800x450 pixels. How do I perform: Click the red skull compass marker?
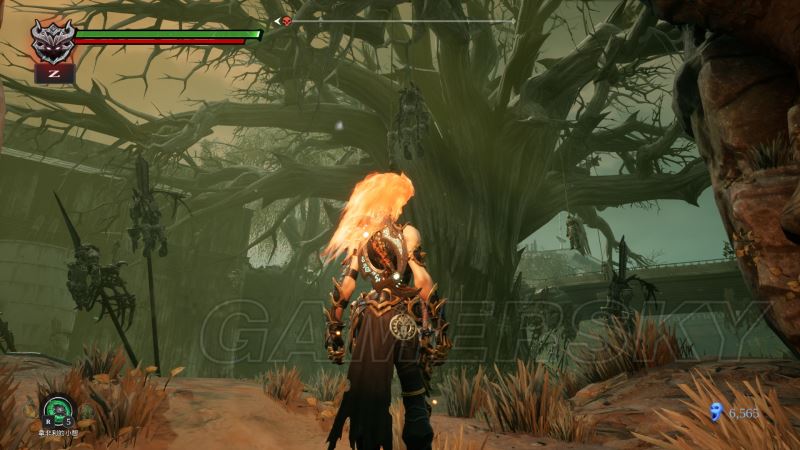point(286,21)
